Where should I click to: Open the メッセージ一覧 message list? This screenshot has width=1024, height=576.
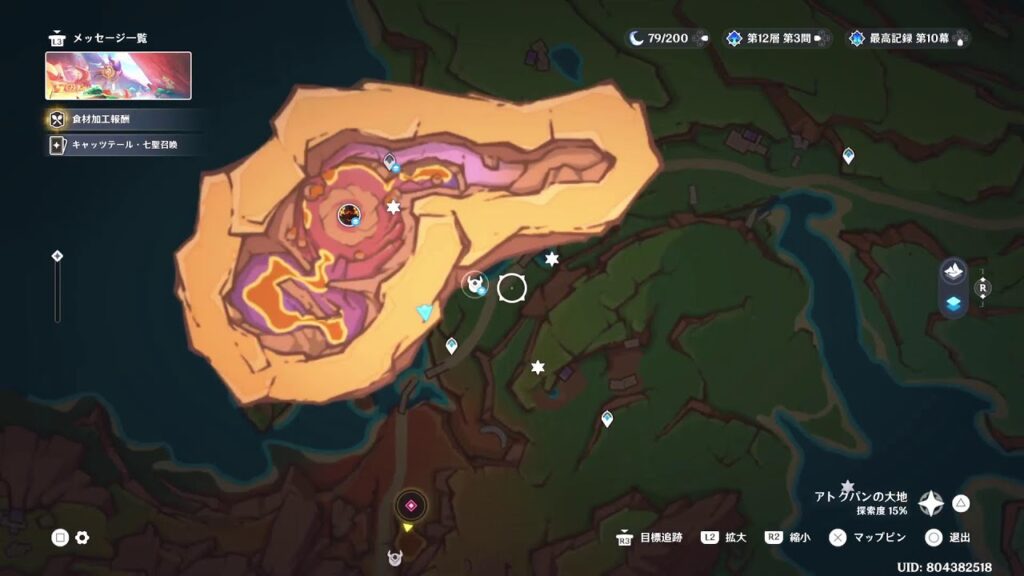tap(99, 38)
